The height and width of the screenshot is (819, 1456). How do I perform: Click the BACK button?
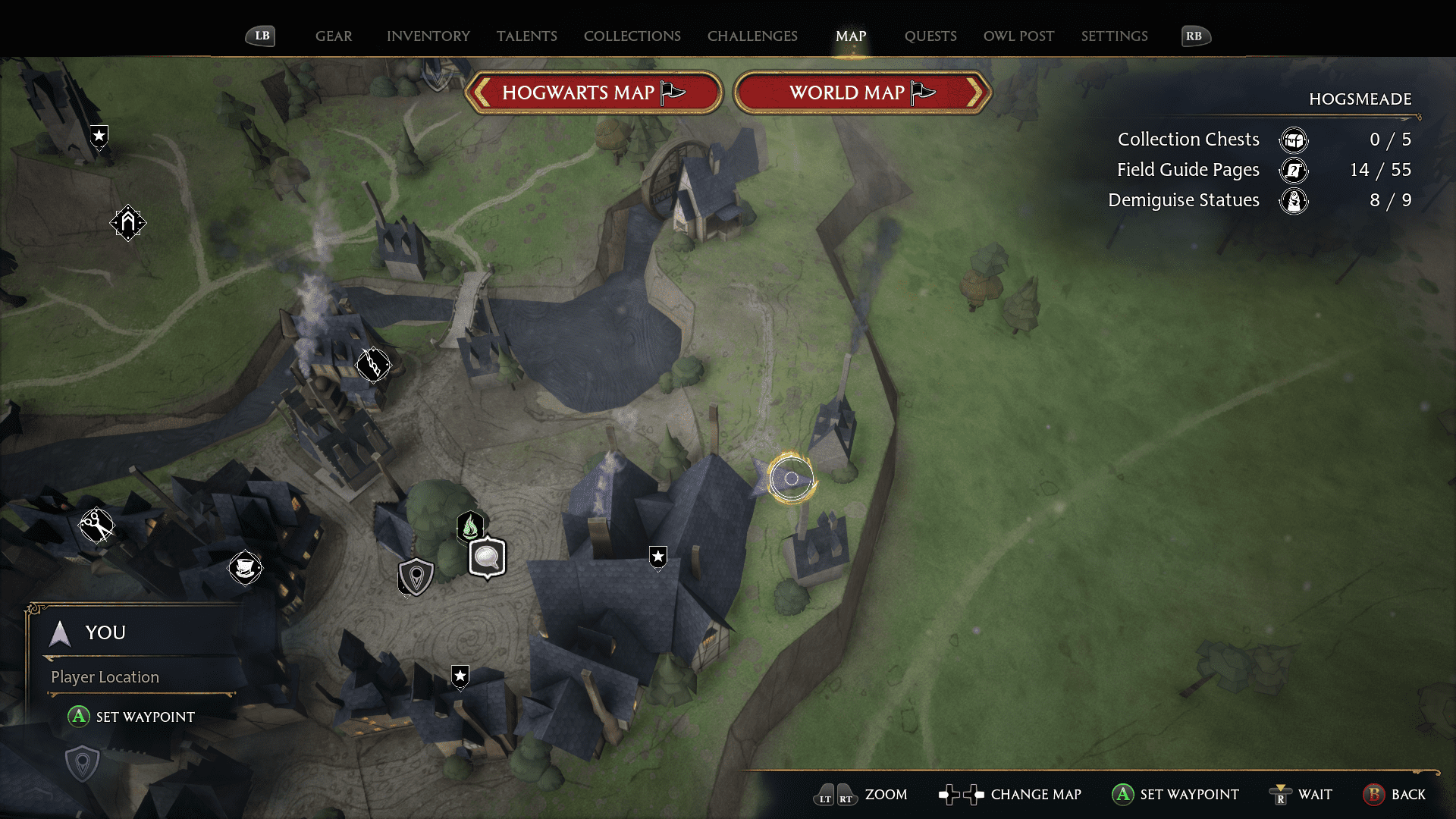click(x=1395, y=795)
